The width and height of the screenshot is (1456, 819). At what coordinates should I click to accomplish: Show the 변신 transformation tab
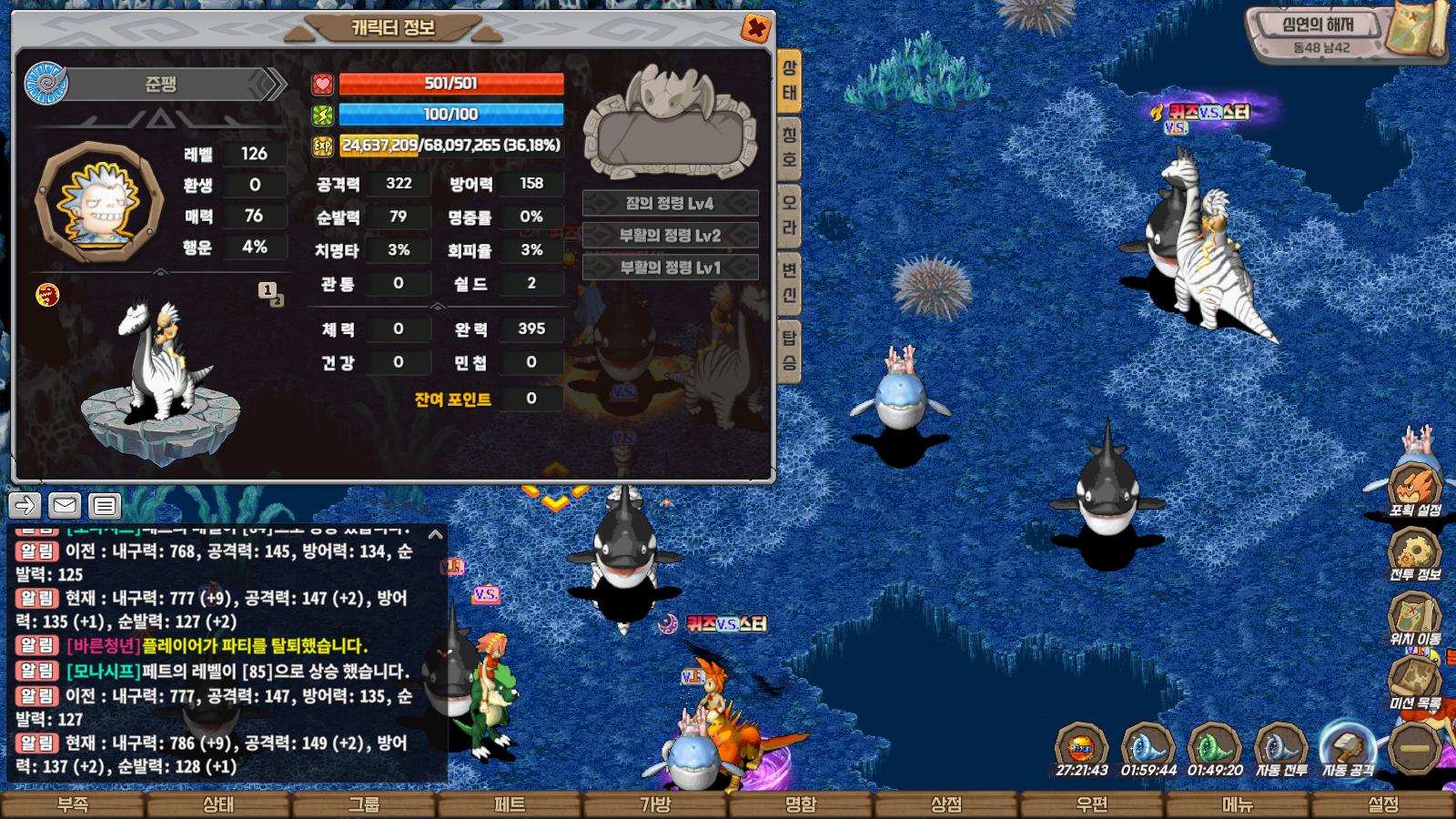pos(789,283)
